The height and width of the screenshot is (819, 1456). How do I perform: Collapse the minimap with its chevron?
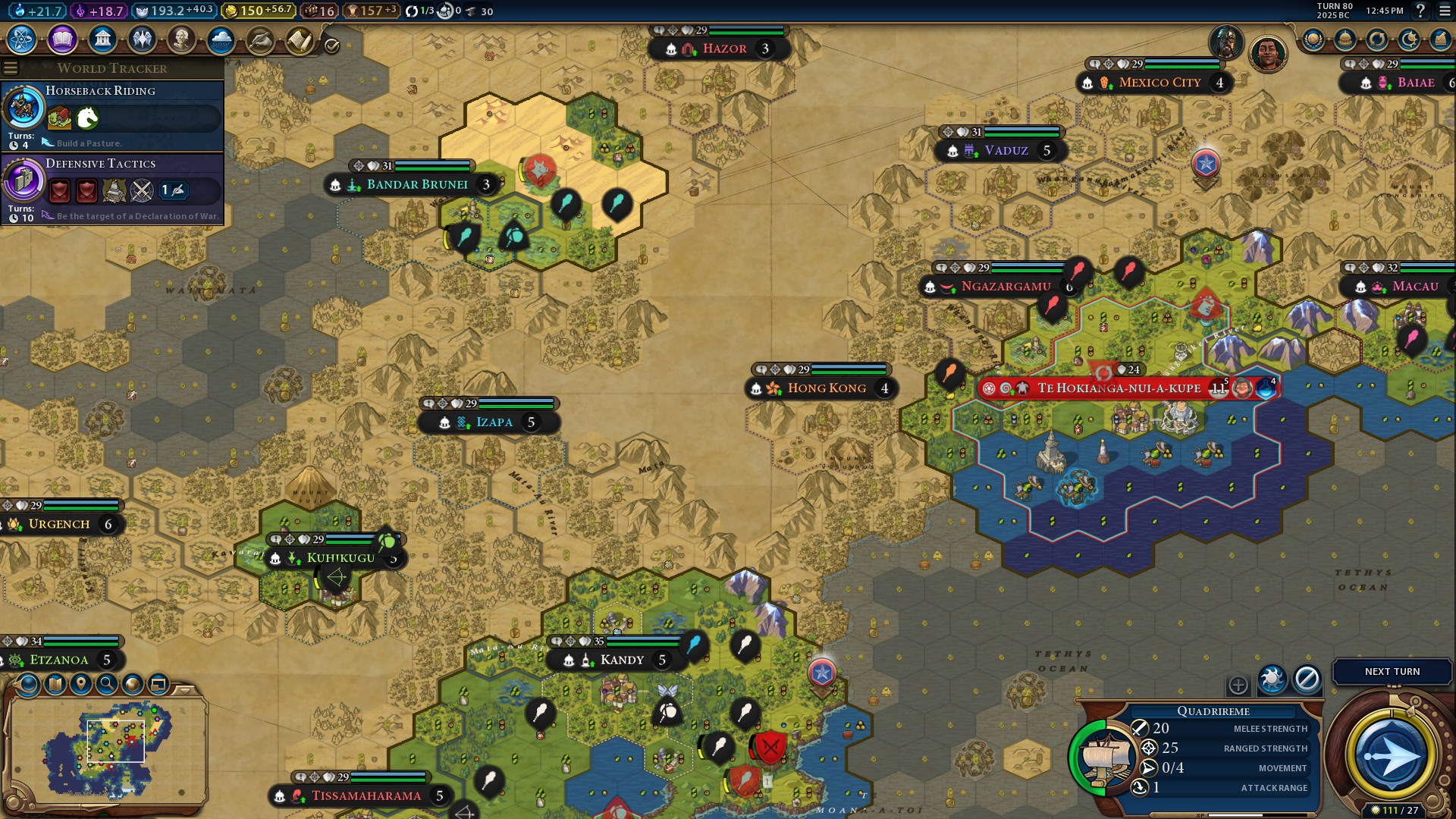tap(184, 692)
